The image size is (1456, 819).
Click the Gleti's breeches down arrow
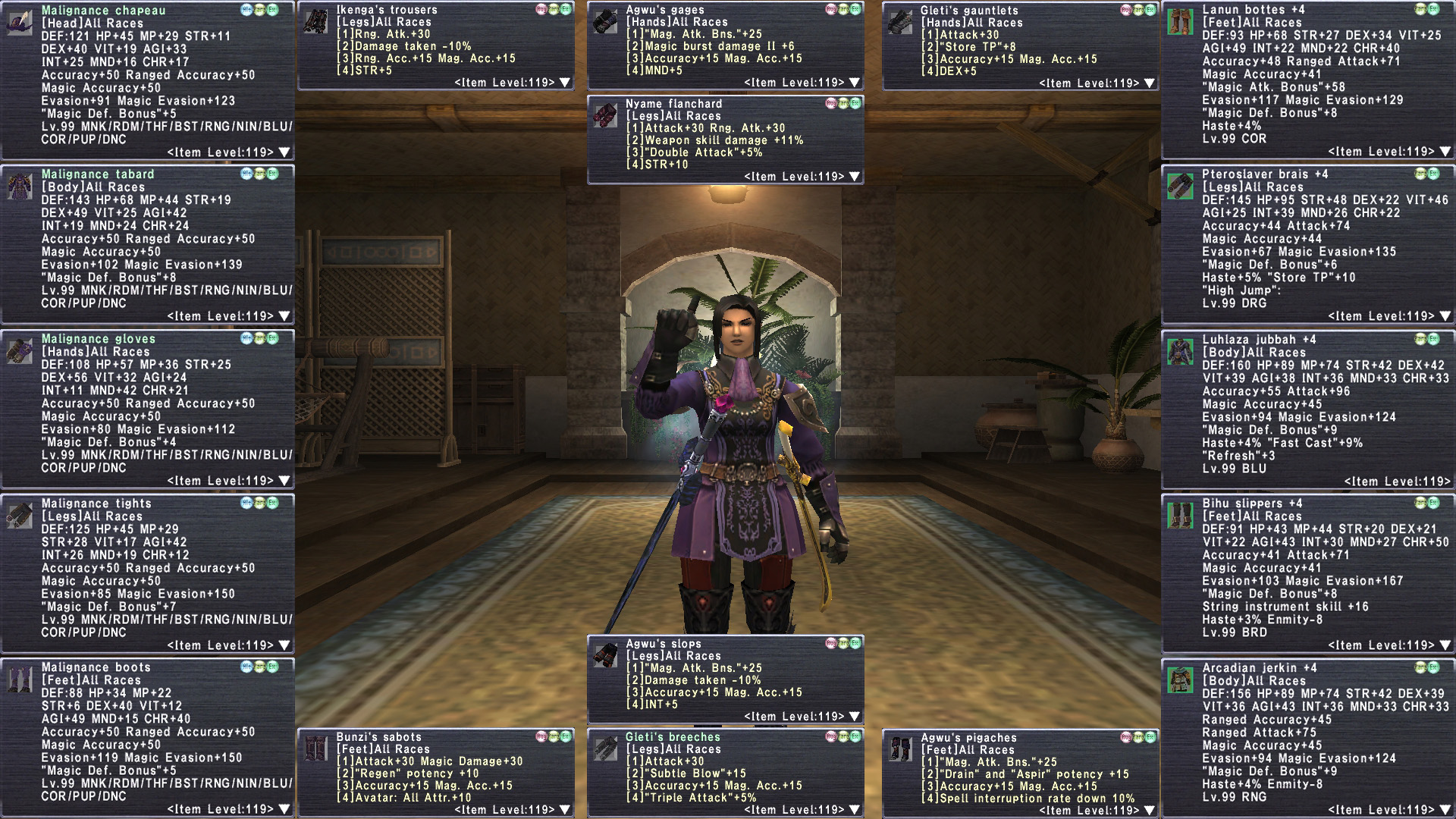pyautogui.click(x=855, y=810)
